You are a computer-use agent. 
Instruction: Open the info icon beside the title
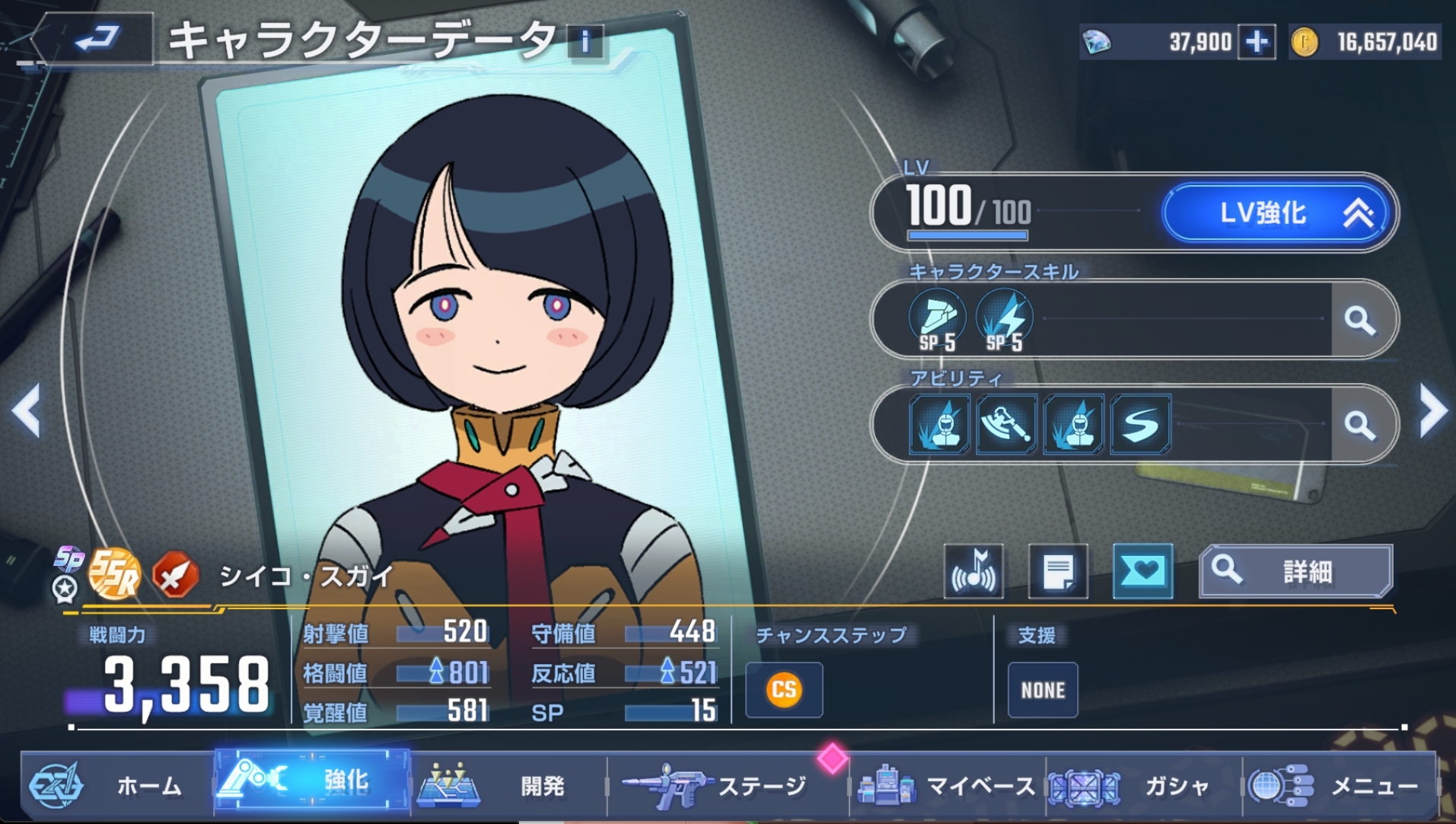click(585, 41)
